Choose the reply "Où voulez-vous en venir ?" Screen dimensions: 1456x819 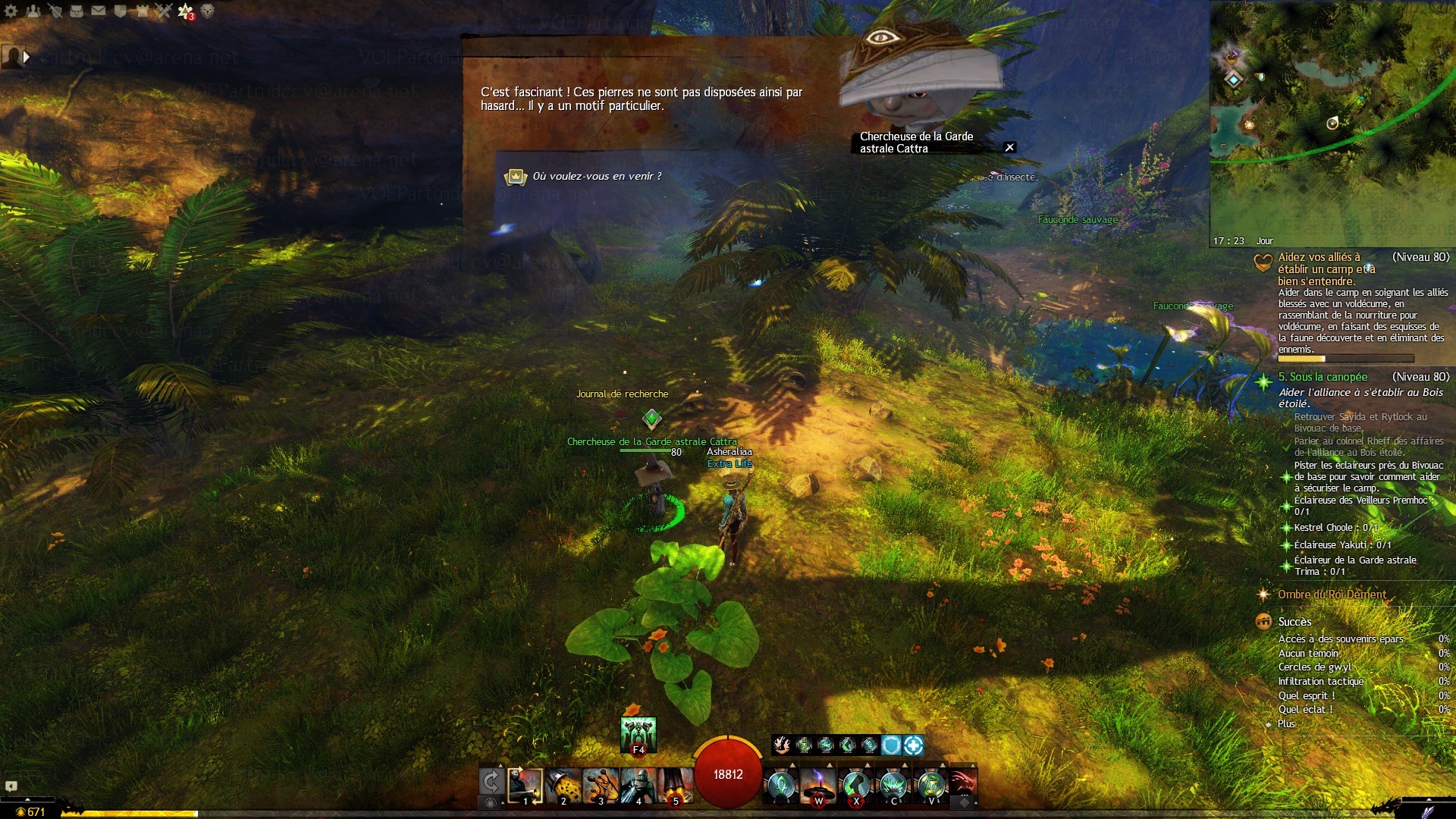tap(597, 177)
